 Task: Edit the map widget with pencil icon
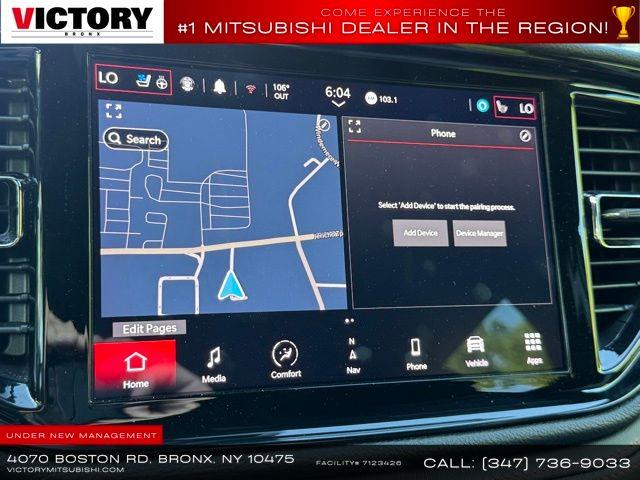click(x=323, y=125)
